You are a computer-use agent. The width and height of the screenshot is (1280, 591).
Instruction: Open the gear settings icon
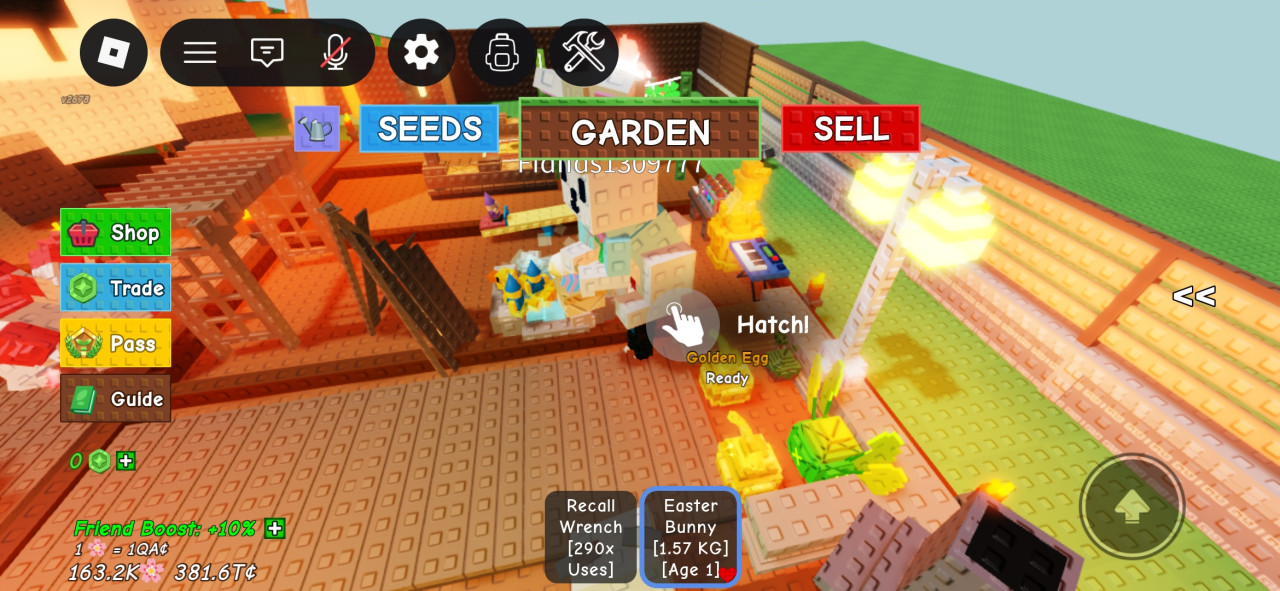[421, 52]
